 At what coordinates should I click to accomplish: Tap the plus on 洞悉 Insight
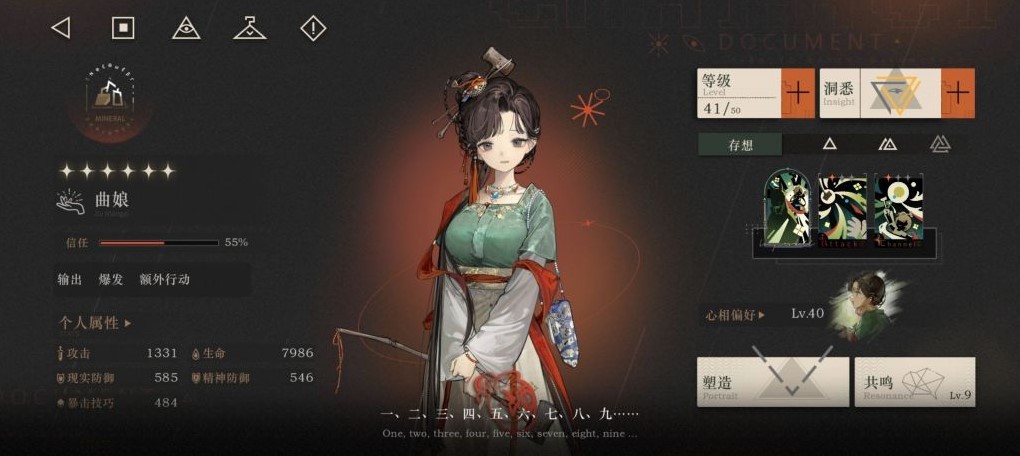(x=957, y=93)
